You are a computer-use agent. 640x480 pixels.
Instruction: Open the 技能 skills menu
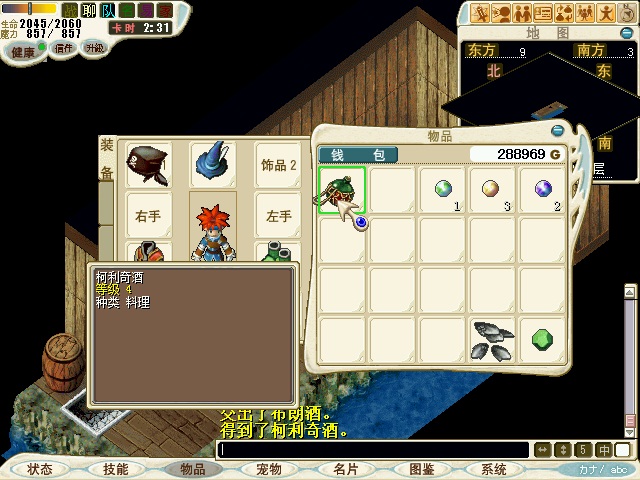click(115, 468)
